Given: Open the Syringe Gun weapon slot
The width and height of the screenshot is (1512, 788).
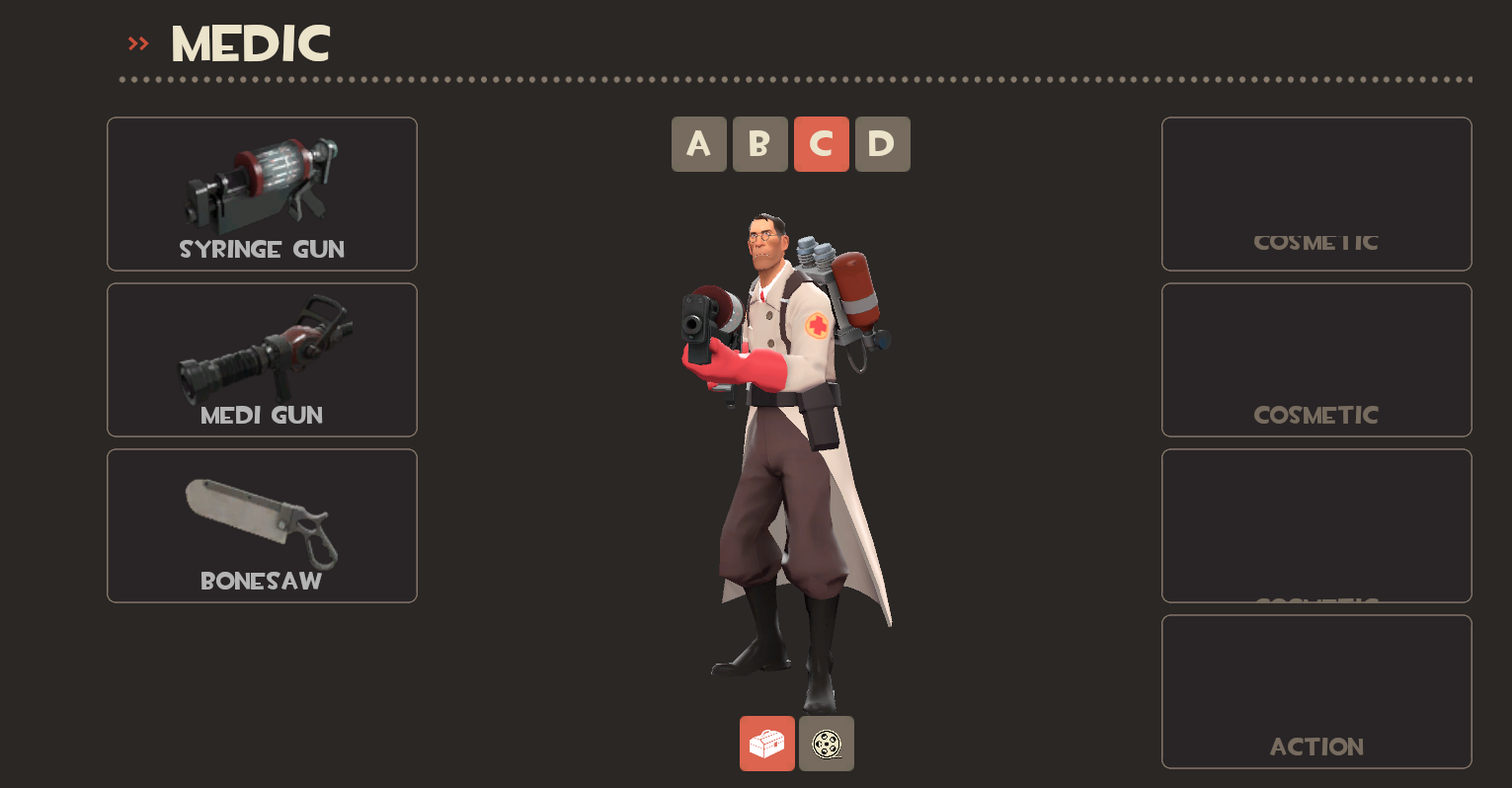Looking at the screenshot, I should point(261,194).
